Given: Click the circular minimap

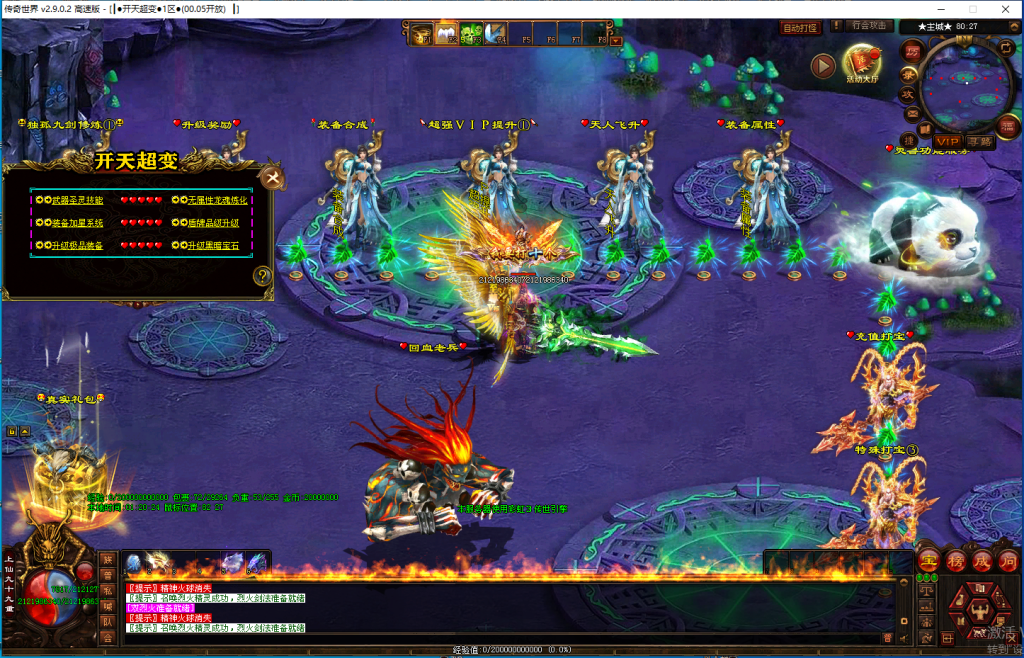Looking at the screenshot, I should (965, 84).
